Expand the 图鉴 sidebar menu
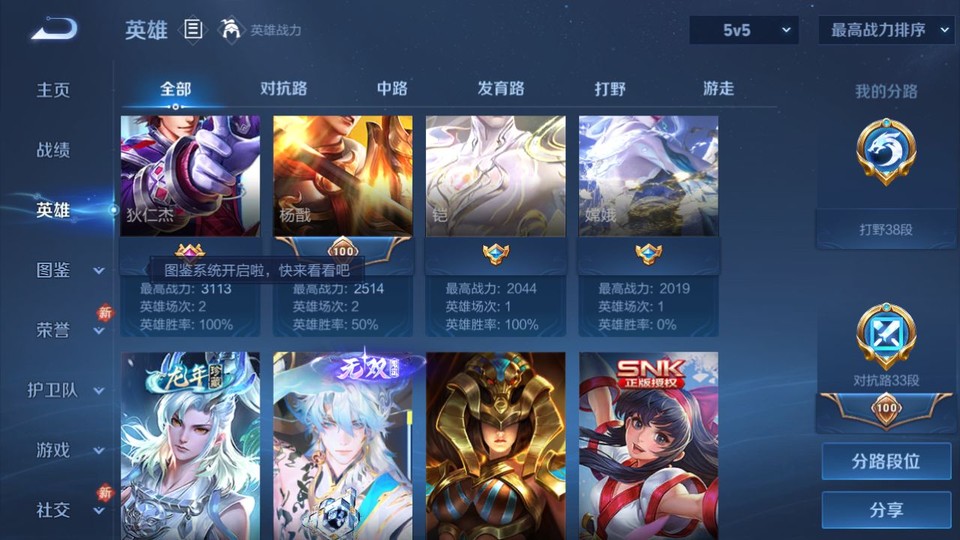This screenshot has height=540, width=960. click(x=66, y=270)
